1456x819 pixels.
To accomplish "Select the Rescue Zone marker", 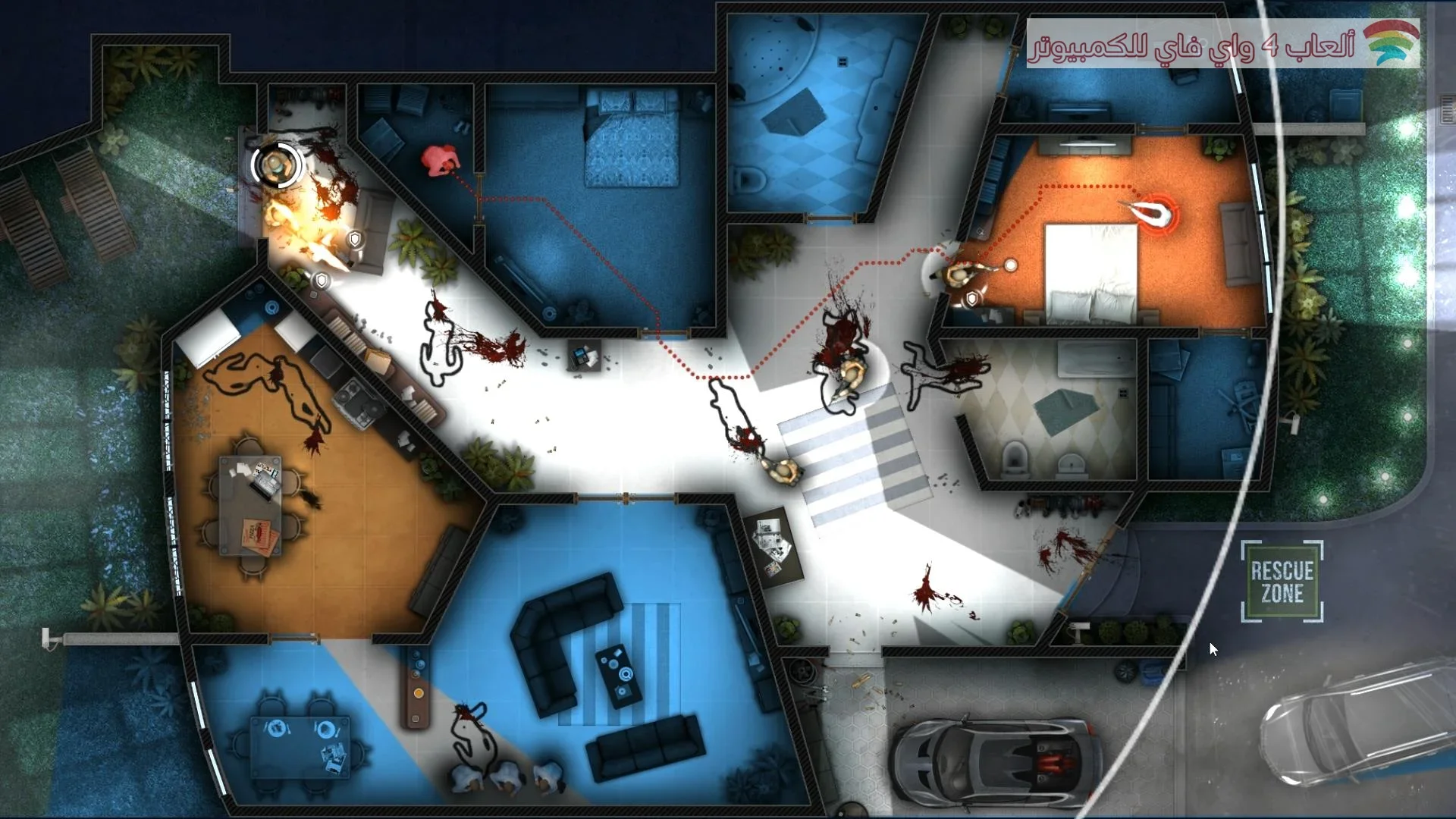I will pos(1282,582).
